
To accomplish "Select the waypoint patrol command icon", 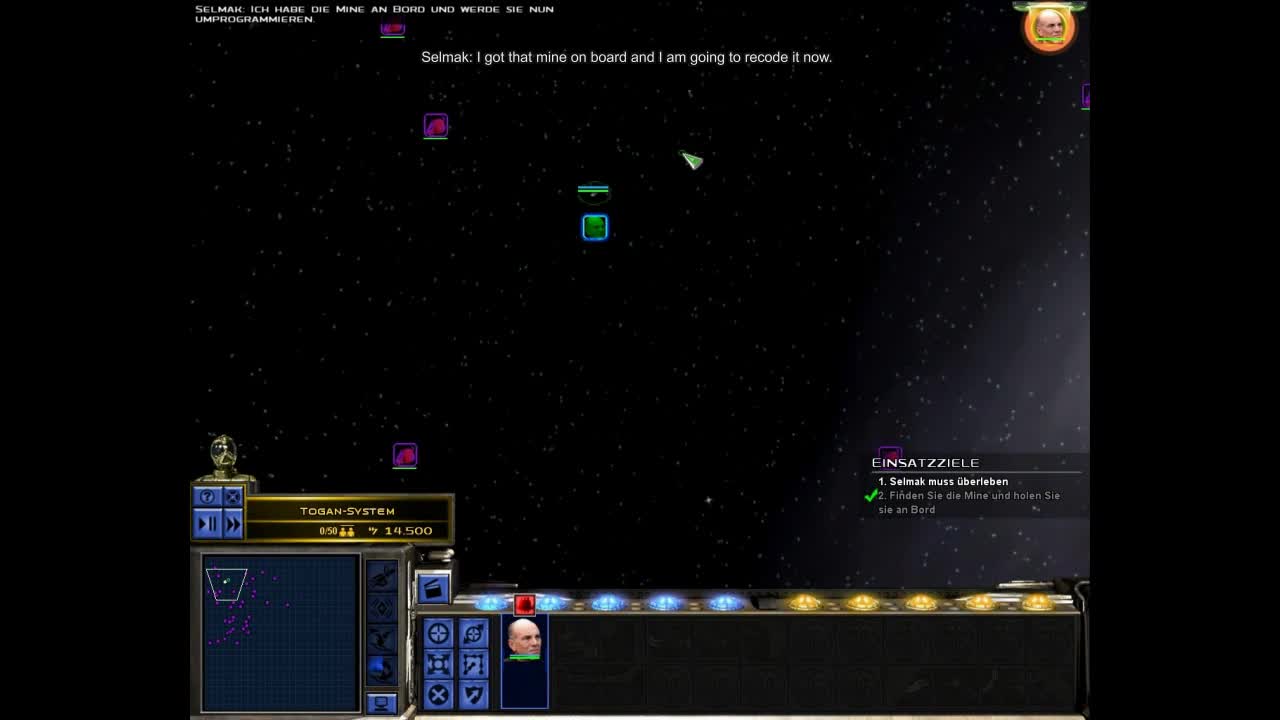I will coord(473,662).
